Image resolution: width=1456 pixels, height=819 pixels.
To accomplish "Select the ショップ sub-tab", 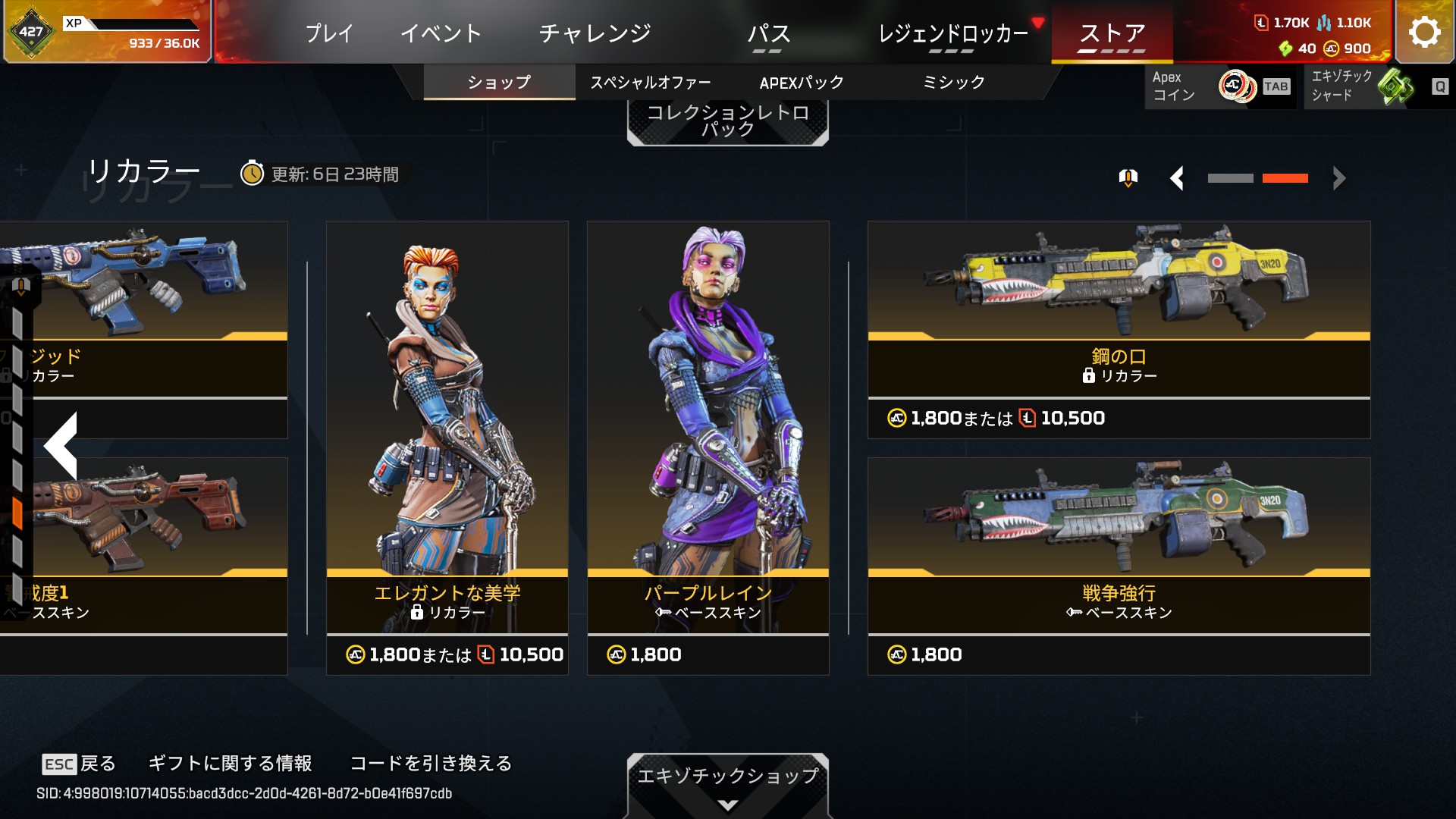I will [x=499, y=83].
